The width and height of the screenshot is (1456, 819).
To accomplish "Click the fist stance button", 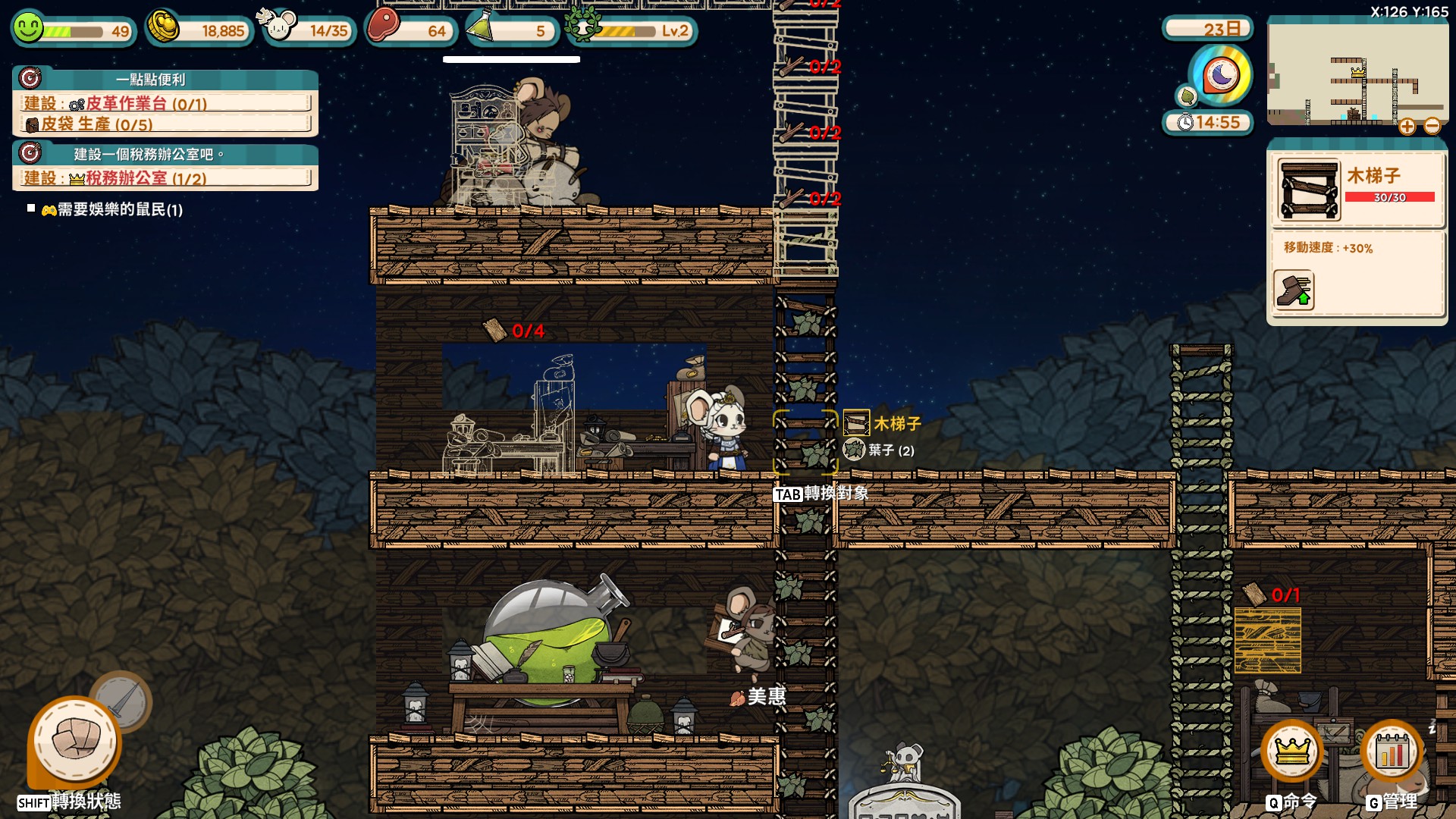I will (75, 741).
